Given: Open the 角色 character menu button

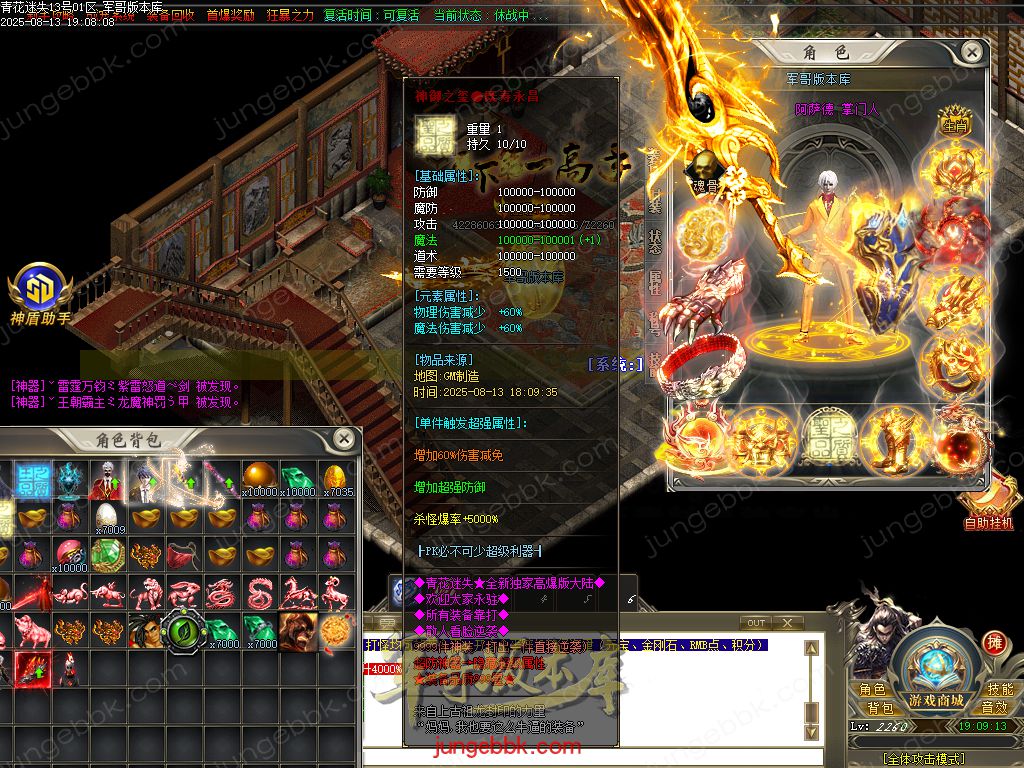Looking at the screenshot, I should (x=872, y=689).
